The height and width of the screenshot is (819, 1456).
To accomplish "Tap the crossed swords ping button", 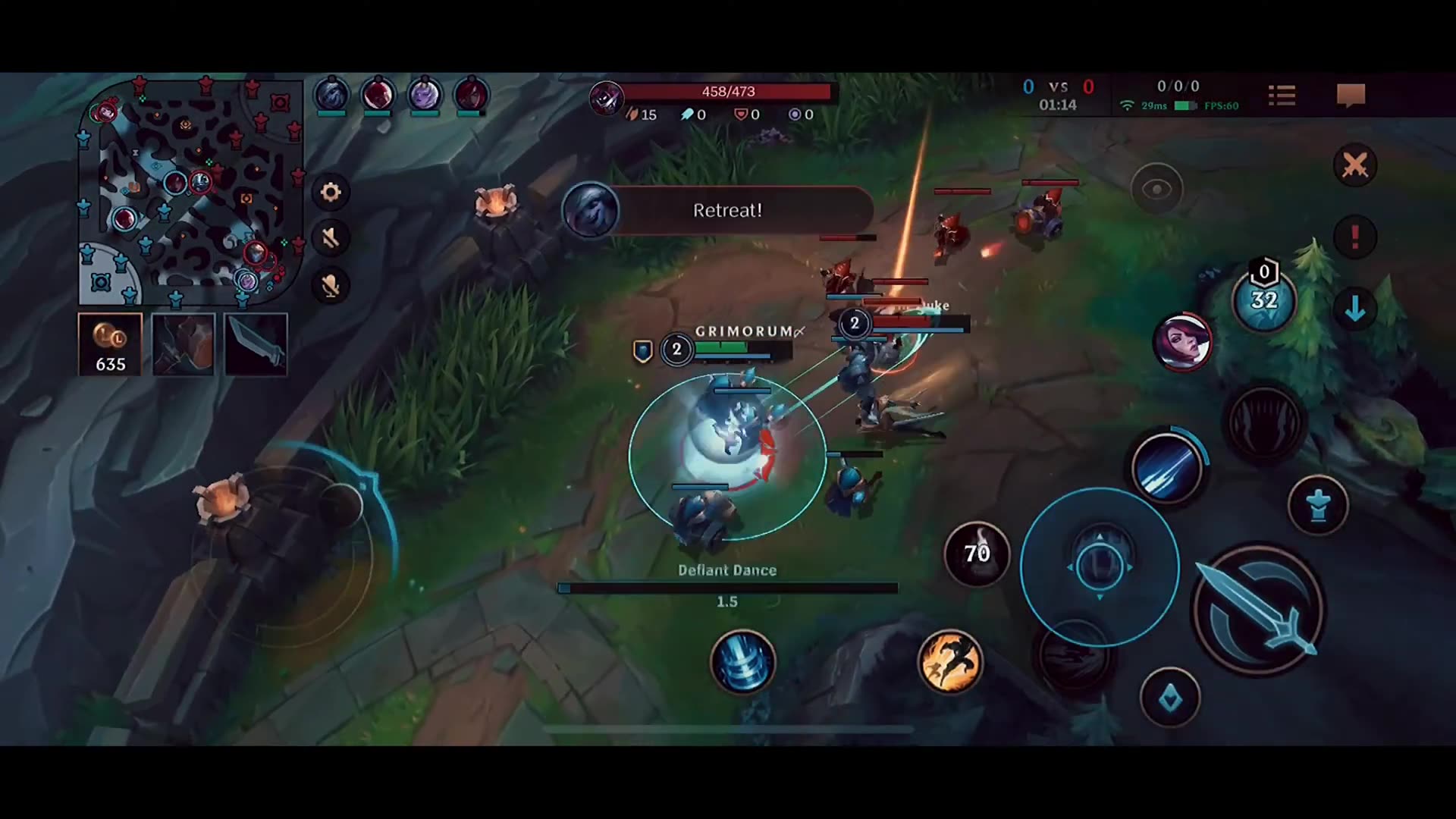I will click(x=1354, y=165).
